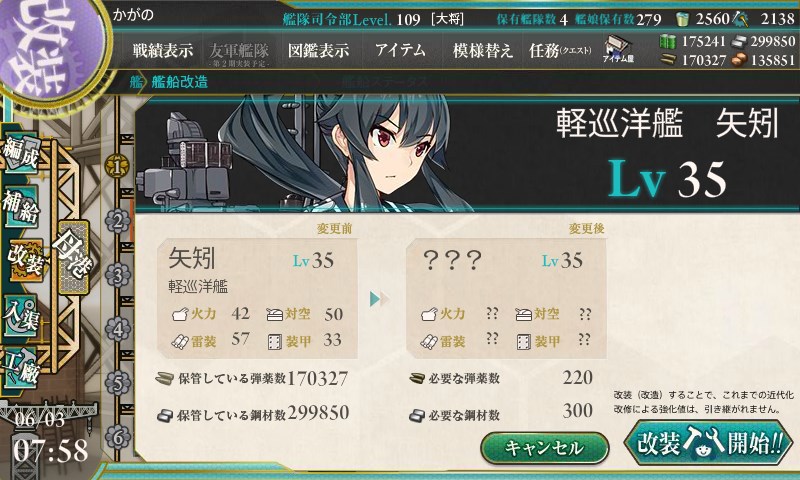Select fleet number 2 marker
800x480 pixels.
[118, 220]
